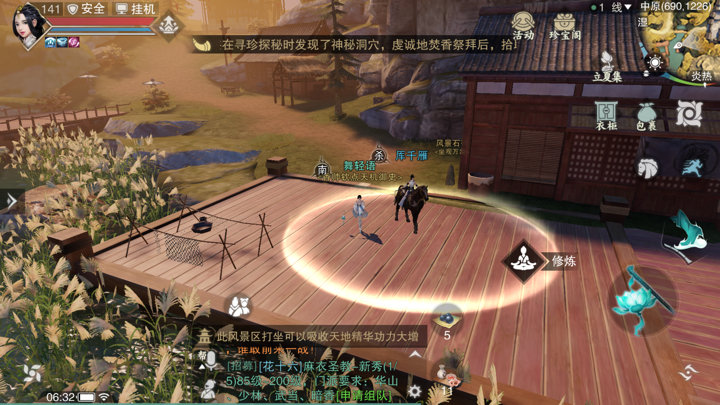Use the leaping fish skill icon
The height and width of the screenshot is (405, 720).
pyautogui.click(x=685, y=230)
